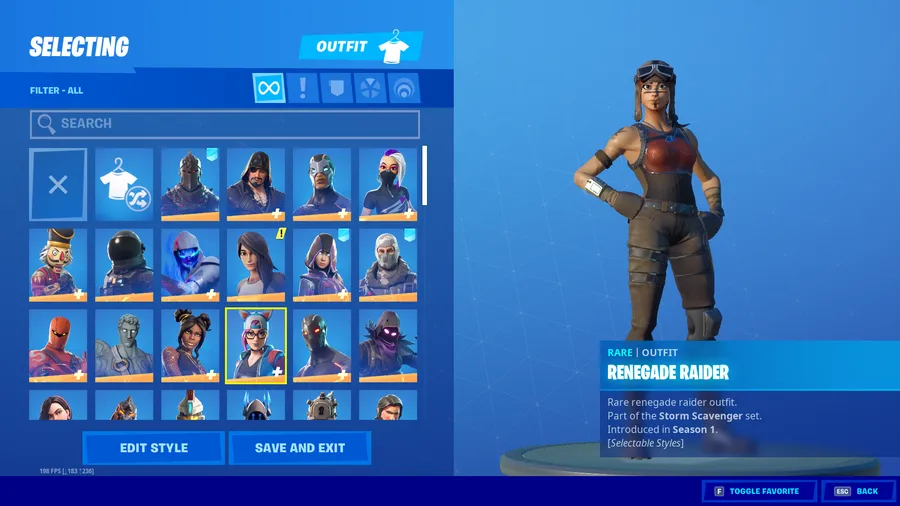900x506 pixels.
Task: Click the Edit Style button
Action: [x=153, y=448]
